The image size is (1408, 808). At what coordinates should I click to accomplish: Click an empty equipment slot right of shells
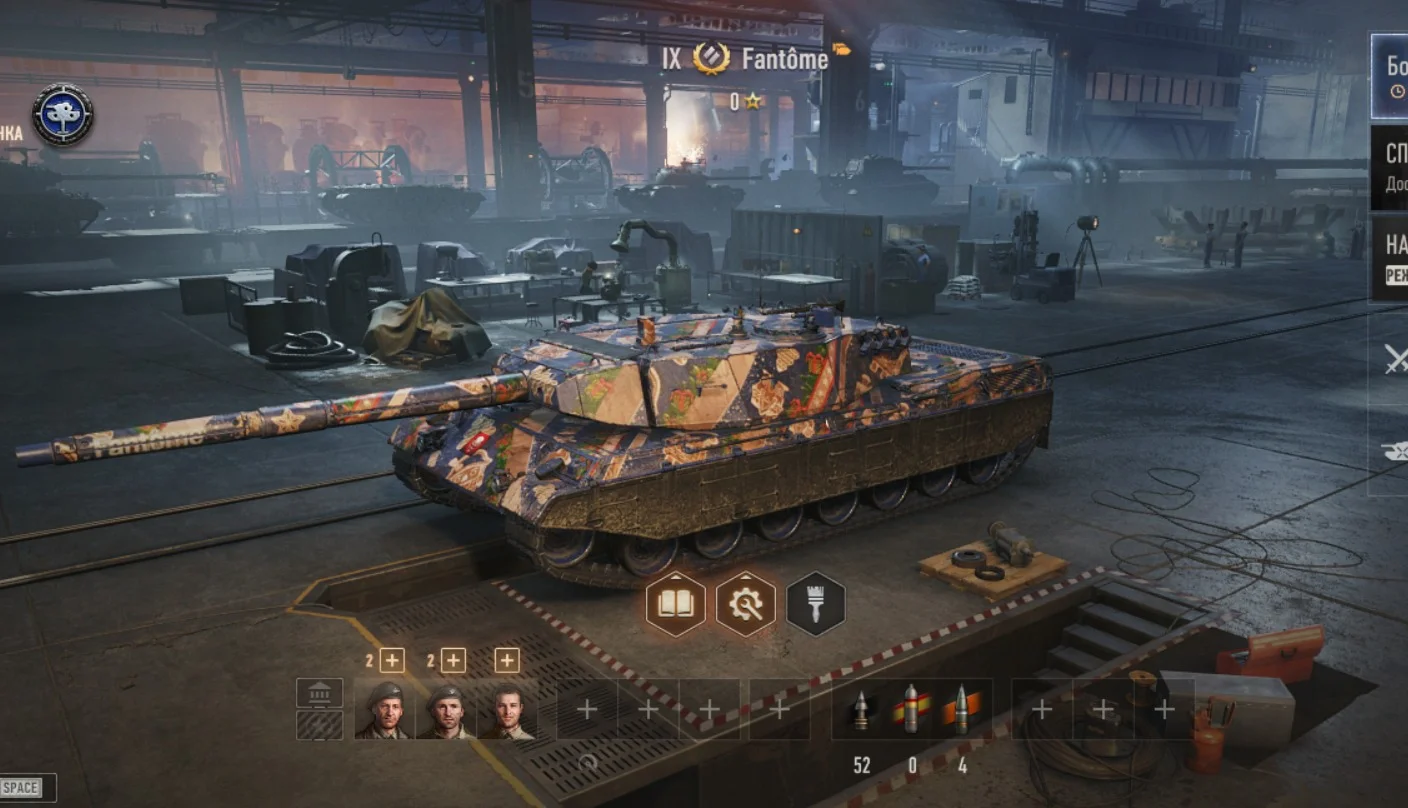click(x=1043, y=710)
